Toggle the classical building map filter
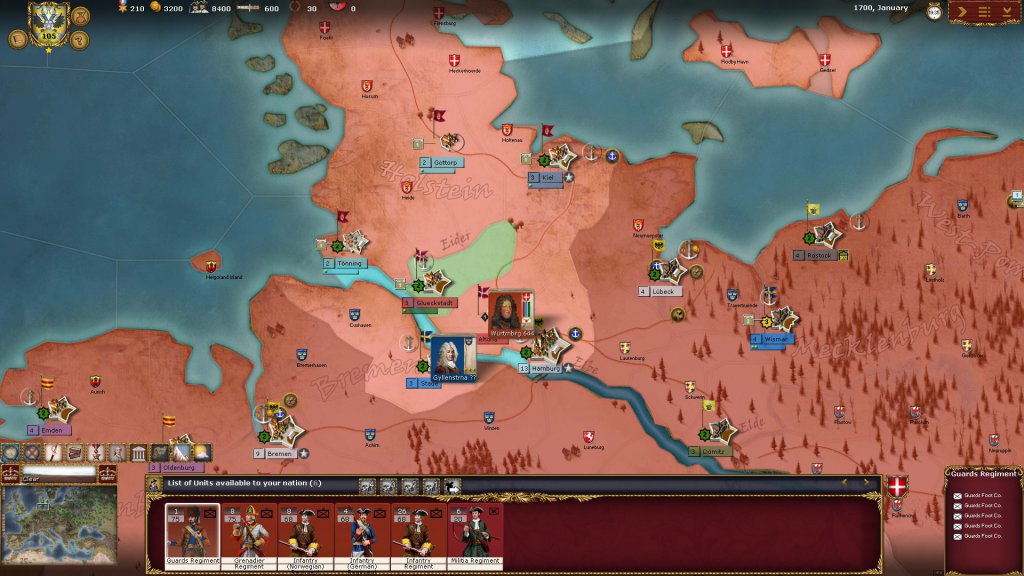Screen dimensions: 1024x576 point(138,453)
